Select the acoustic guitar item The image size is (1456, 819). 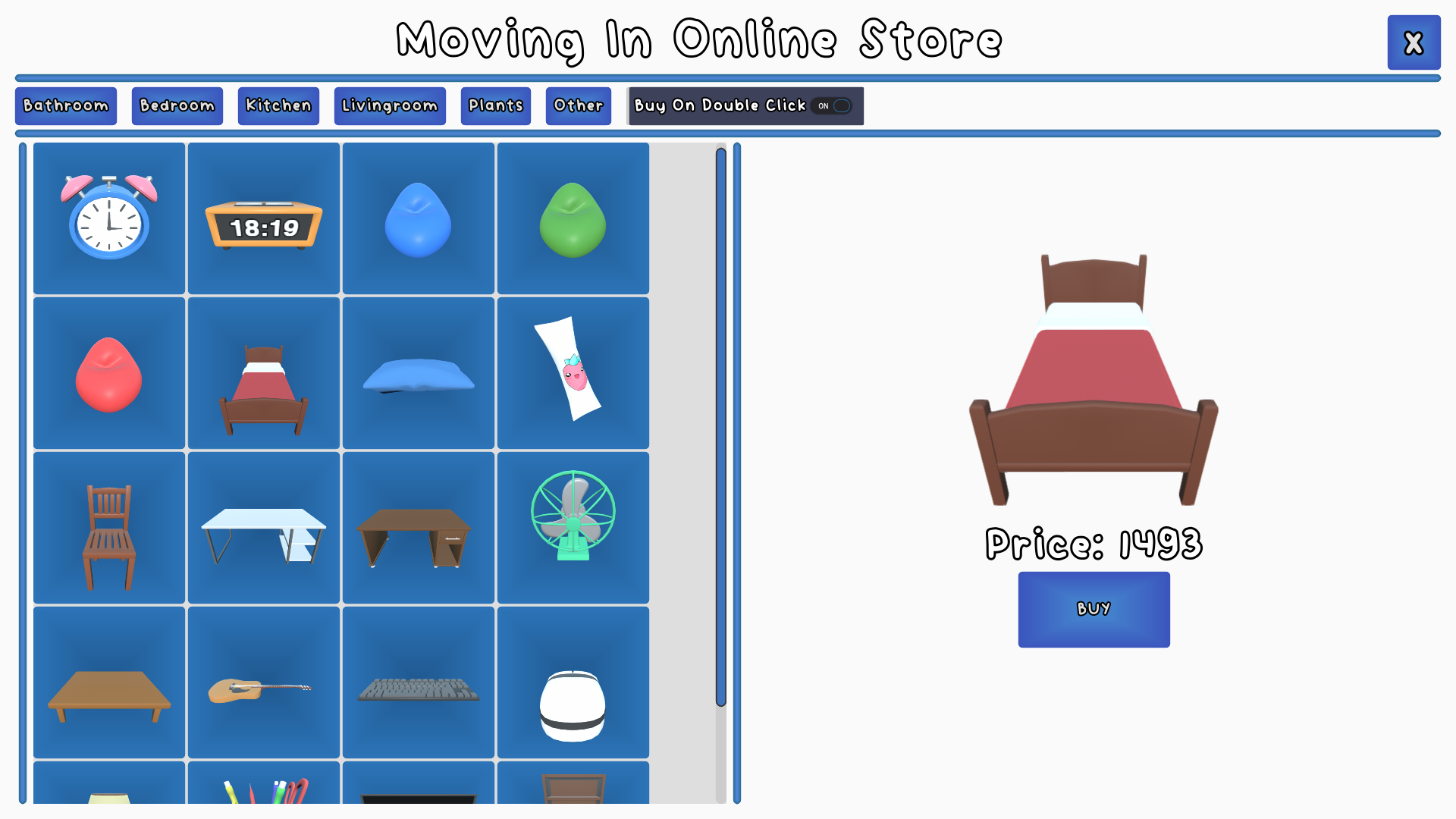tap(263, 681)
